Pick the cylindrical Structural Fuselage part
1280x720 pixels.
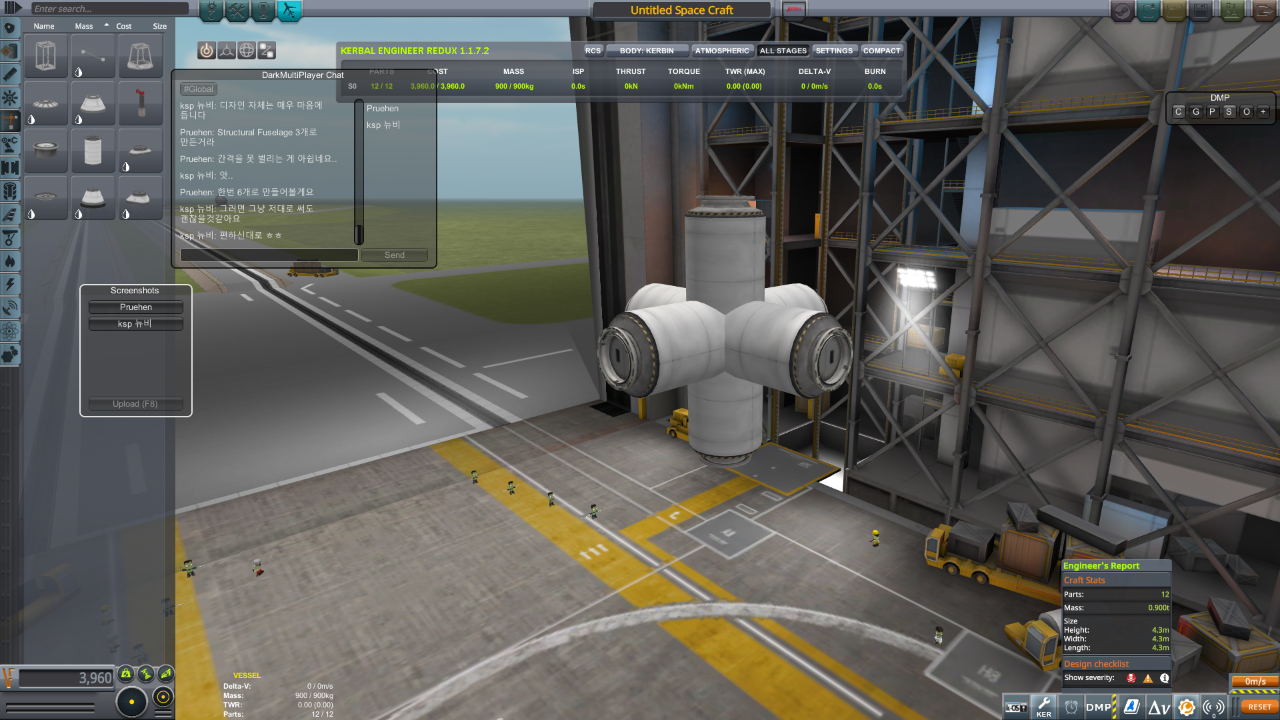93,151
